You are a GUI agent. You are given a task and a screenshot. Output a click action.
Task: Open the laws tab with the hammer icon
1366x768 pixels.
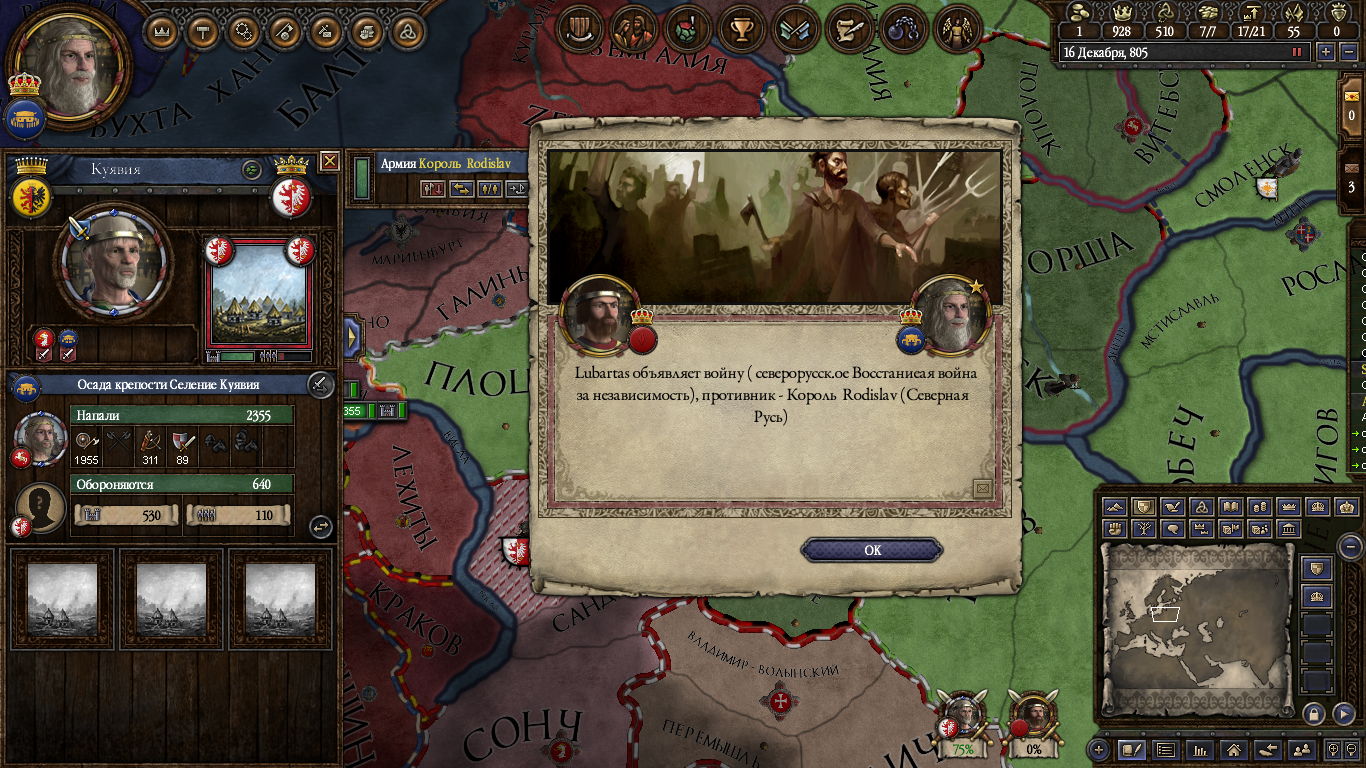click(203, 31)
